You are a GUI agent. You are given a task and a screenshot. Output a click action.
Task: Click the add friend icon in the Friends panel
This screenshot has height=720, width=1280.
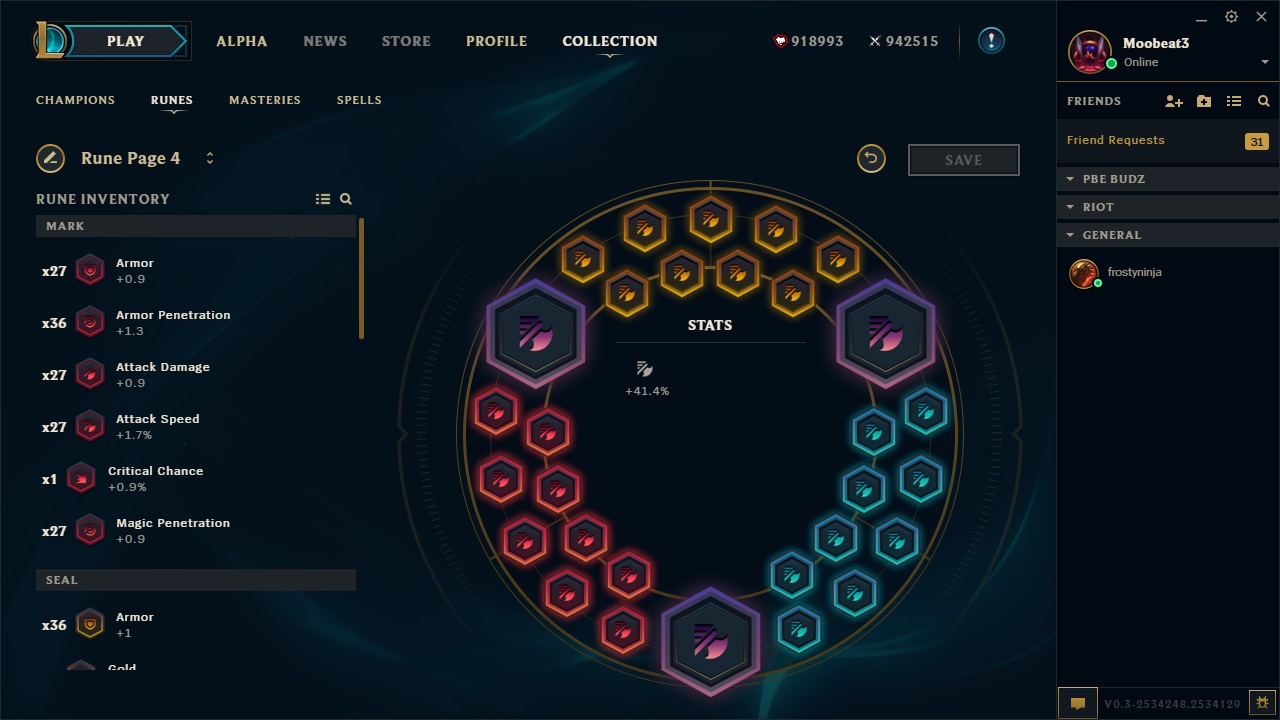(1172, 101)
